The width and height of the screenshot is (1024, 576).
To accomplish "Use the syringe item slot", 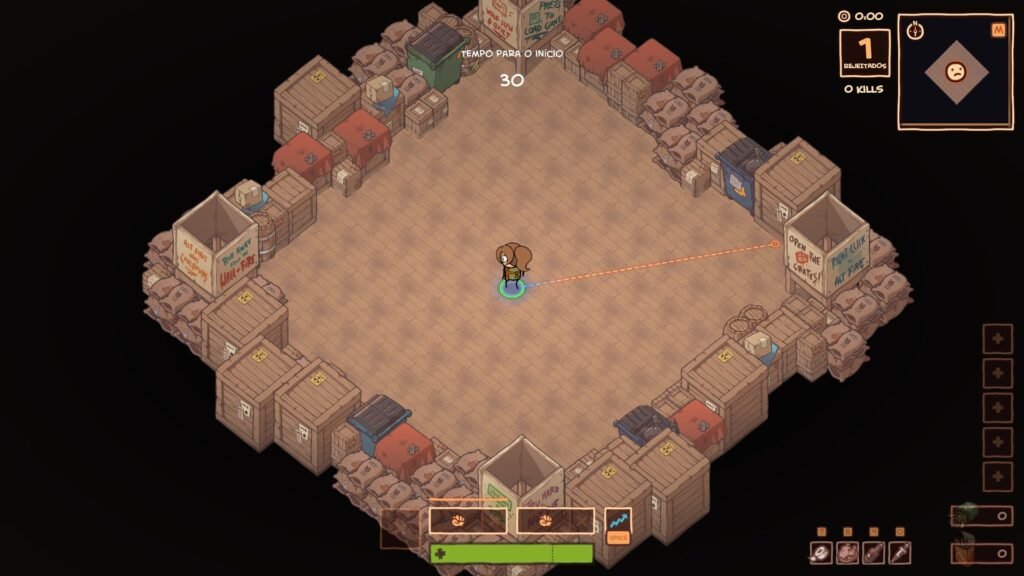I will pos(899,551).
